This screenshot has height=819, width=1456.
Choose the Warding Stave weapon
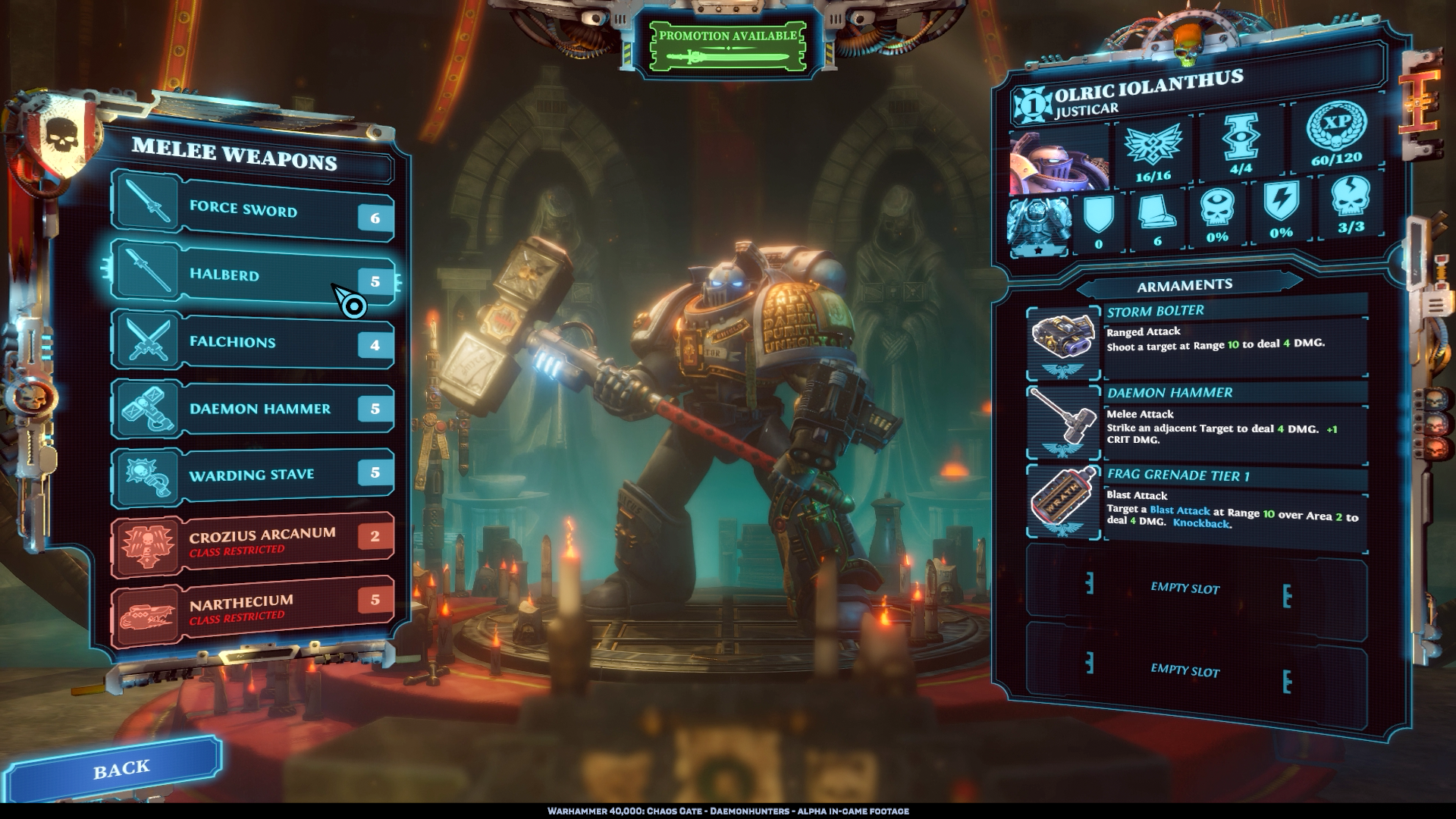253,475
